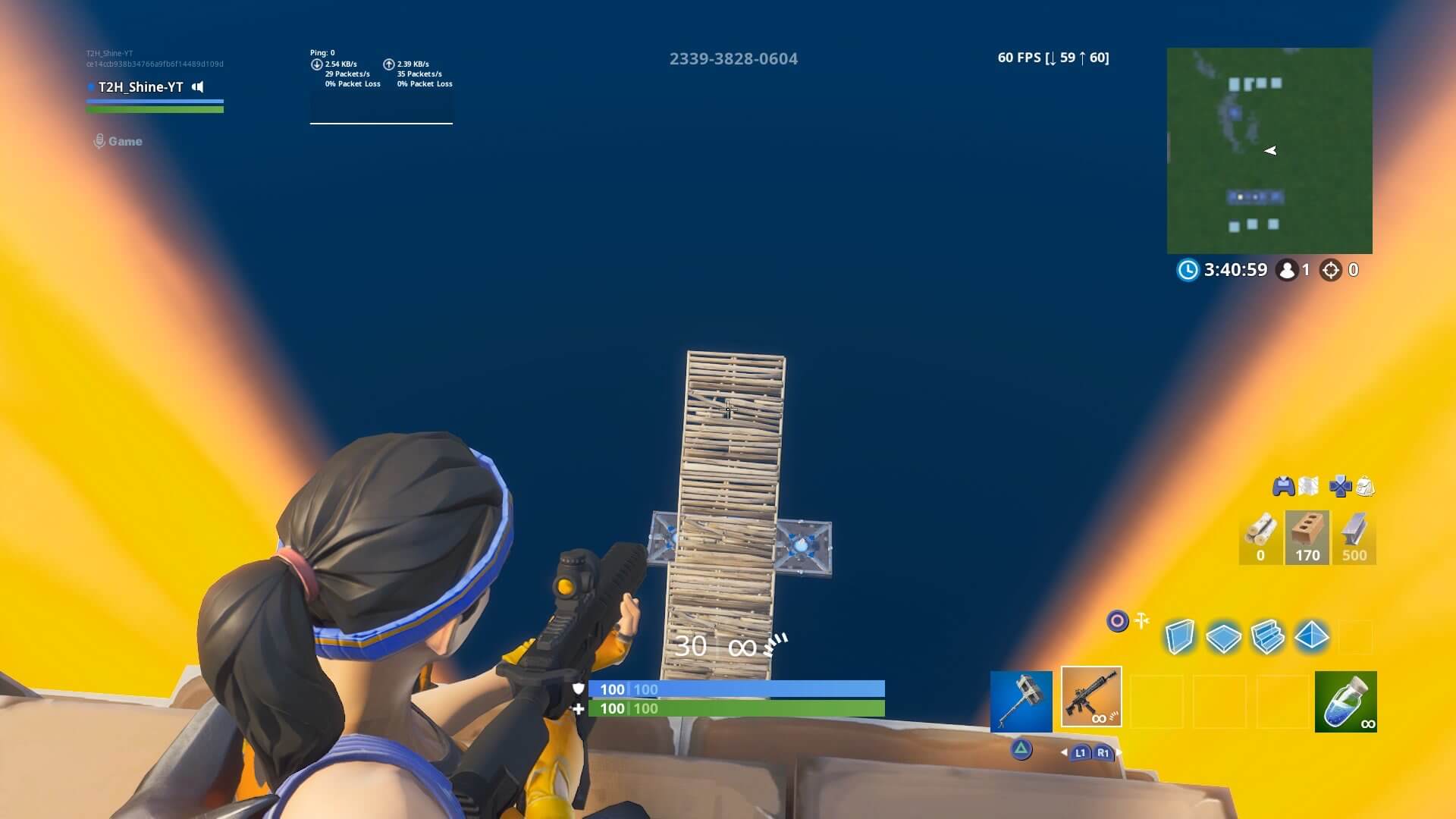The width and height of the screenshot is (1456, 819).
Task: Select the wall build piece icon
Action: click(1180, 637)
